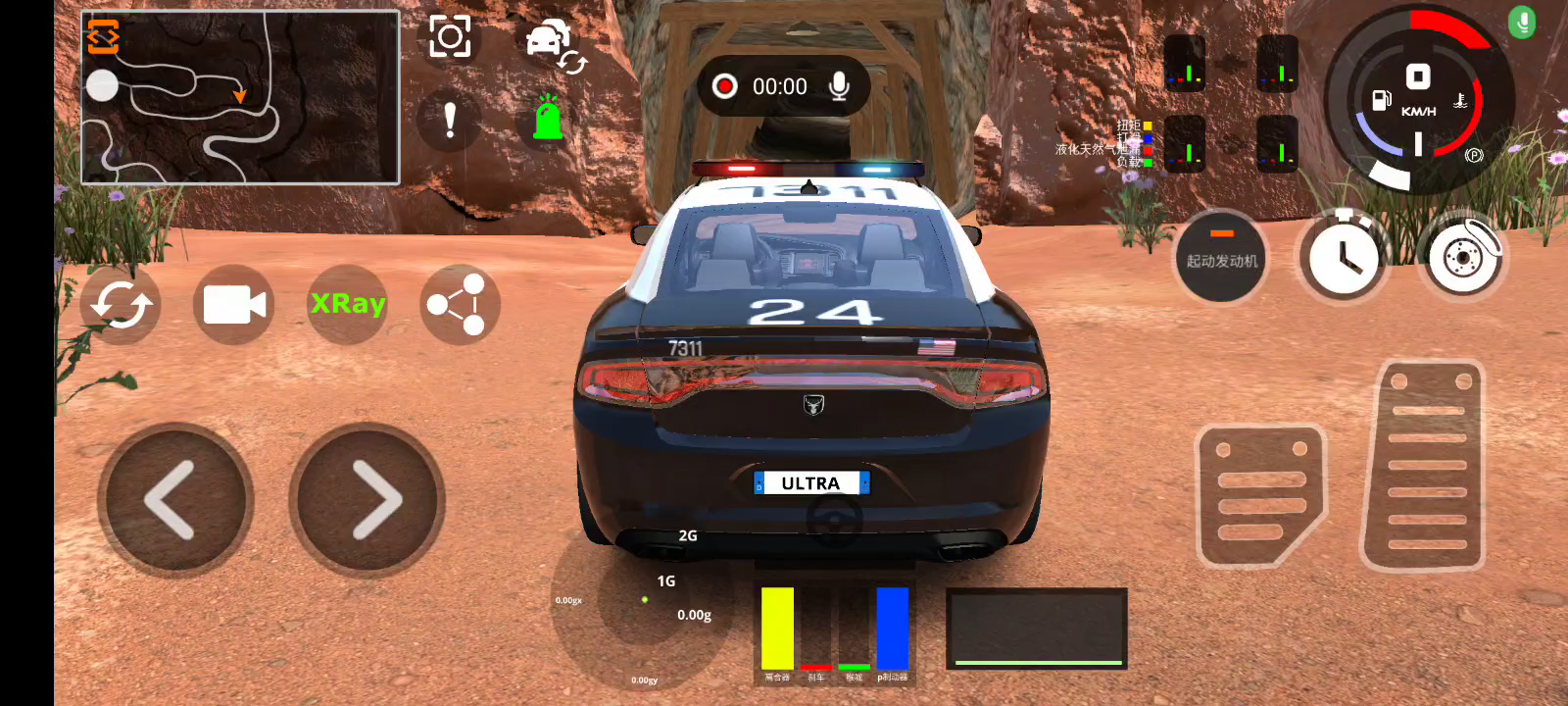The height and width of the screenshot is (706, 1568).
Task: Change camera view with the video camera button
Action: 234,305
